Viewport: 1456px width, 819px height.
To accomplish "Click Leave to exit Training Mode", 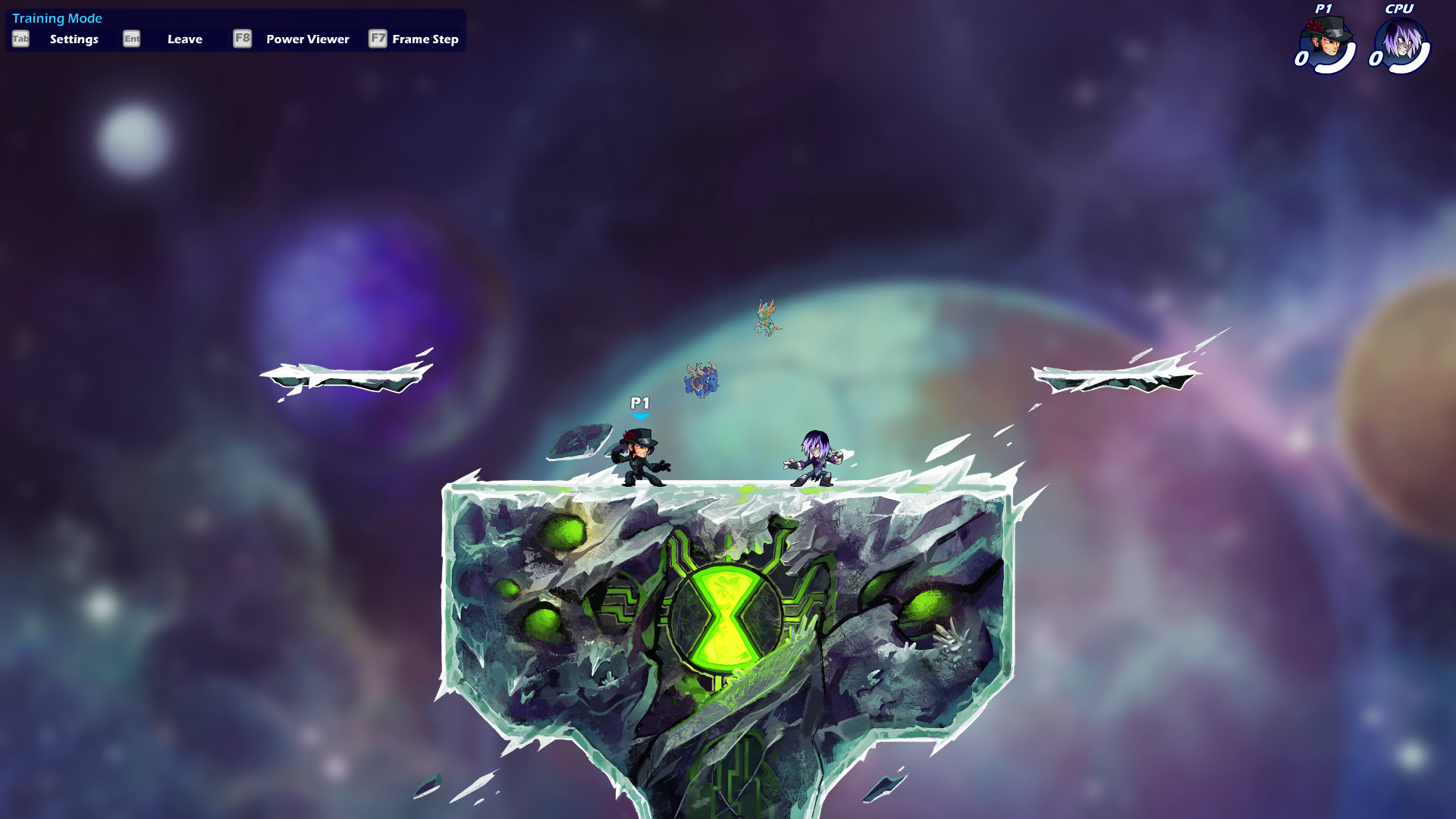I will click(185, 39).
